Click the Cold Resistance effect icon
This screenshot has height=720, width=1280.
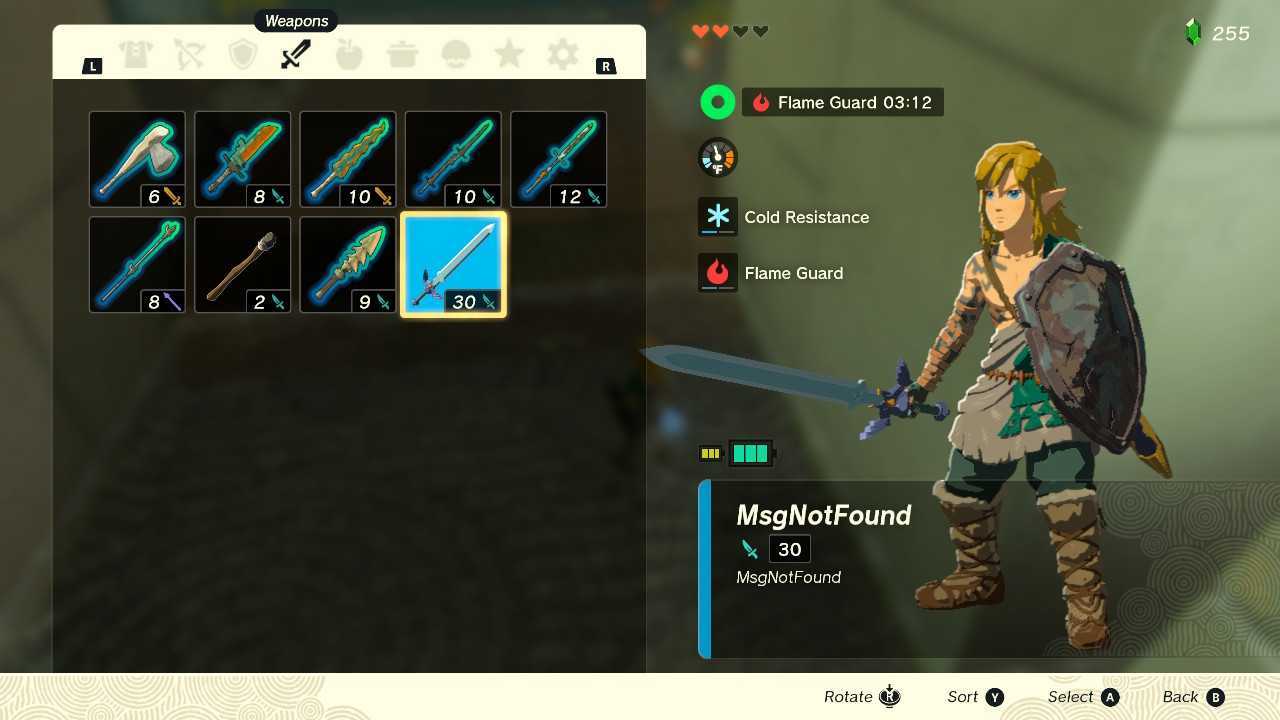[717, 216]
